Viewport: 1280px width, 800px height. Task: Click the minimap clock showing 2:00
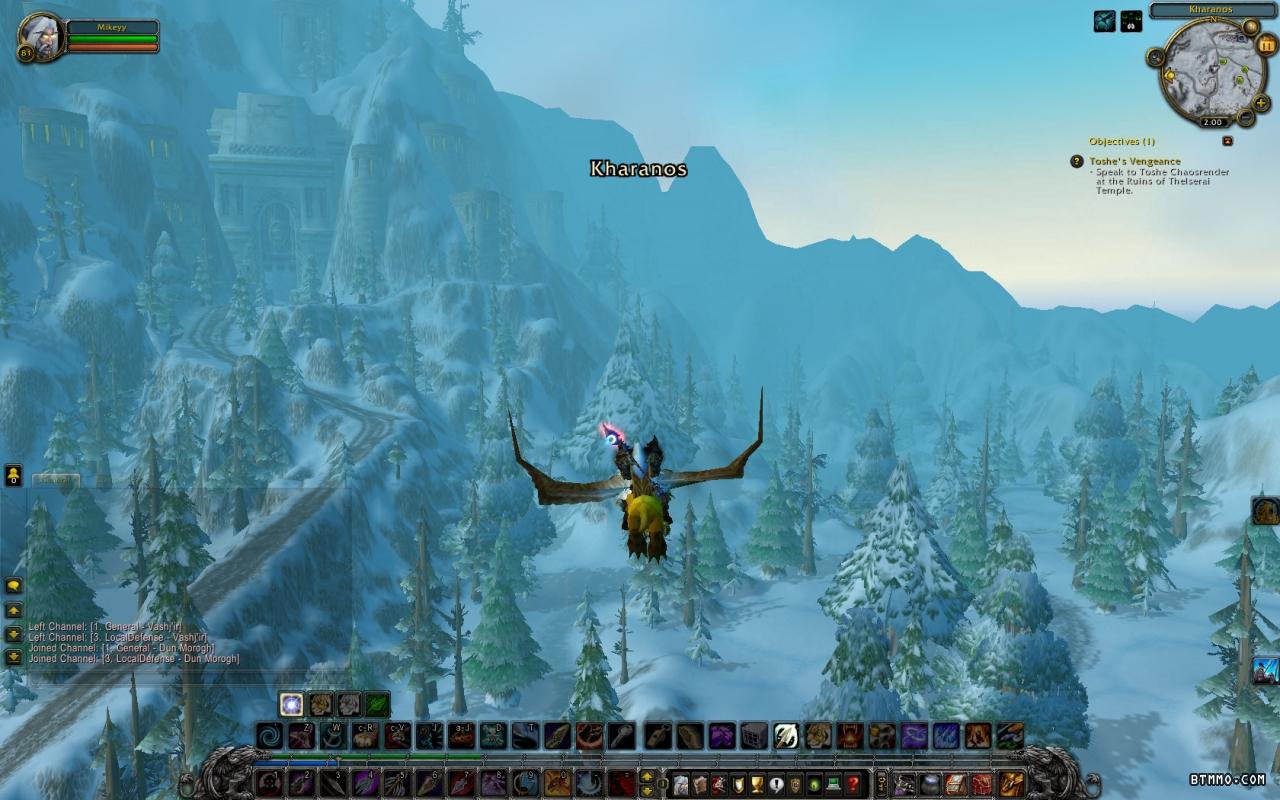pyautogui.click(x=1212, y=122)
